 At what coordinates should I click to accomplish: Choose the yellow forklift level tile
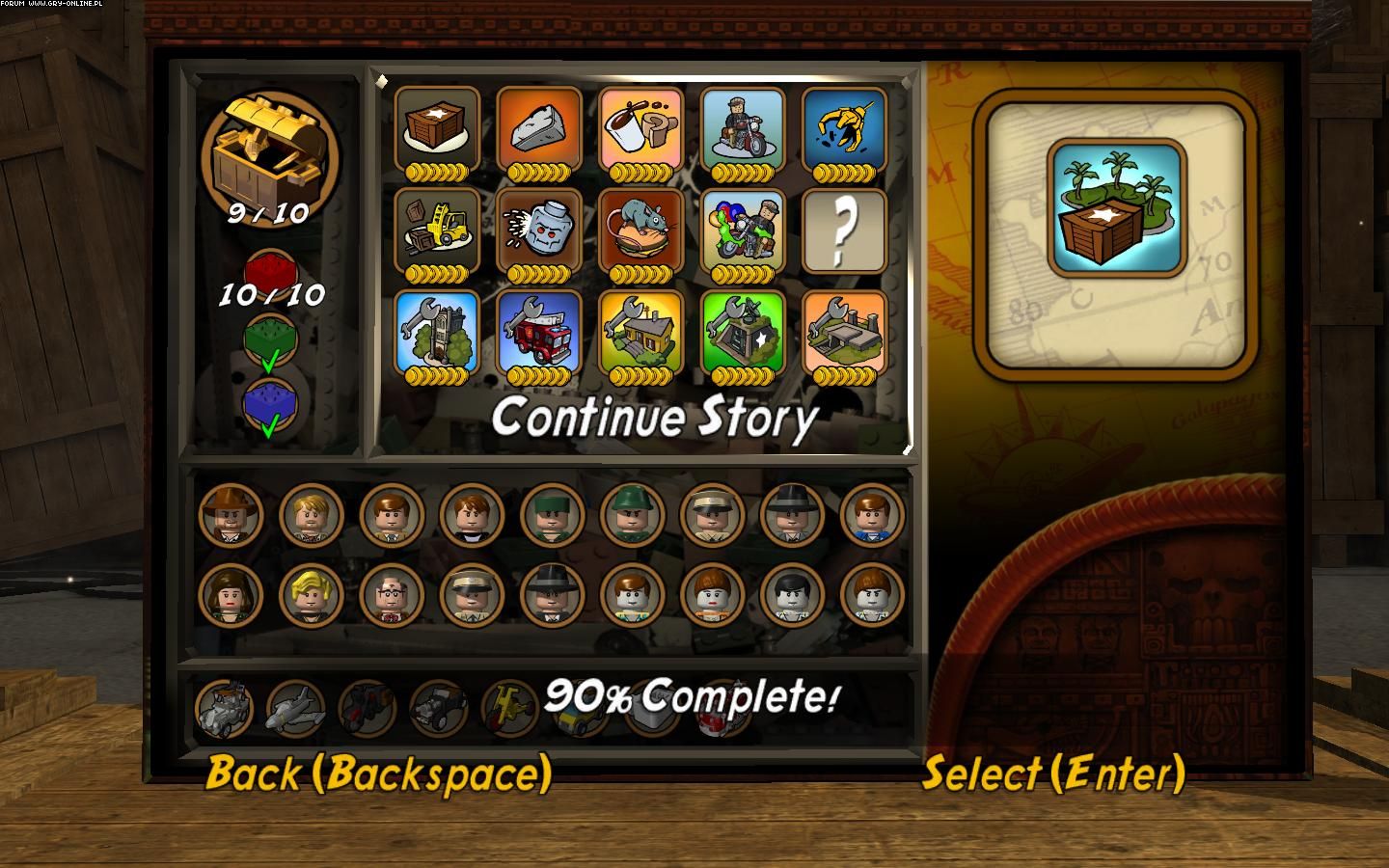click(437, 230)
